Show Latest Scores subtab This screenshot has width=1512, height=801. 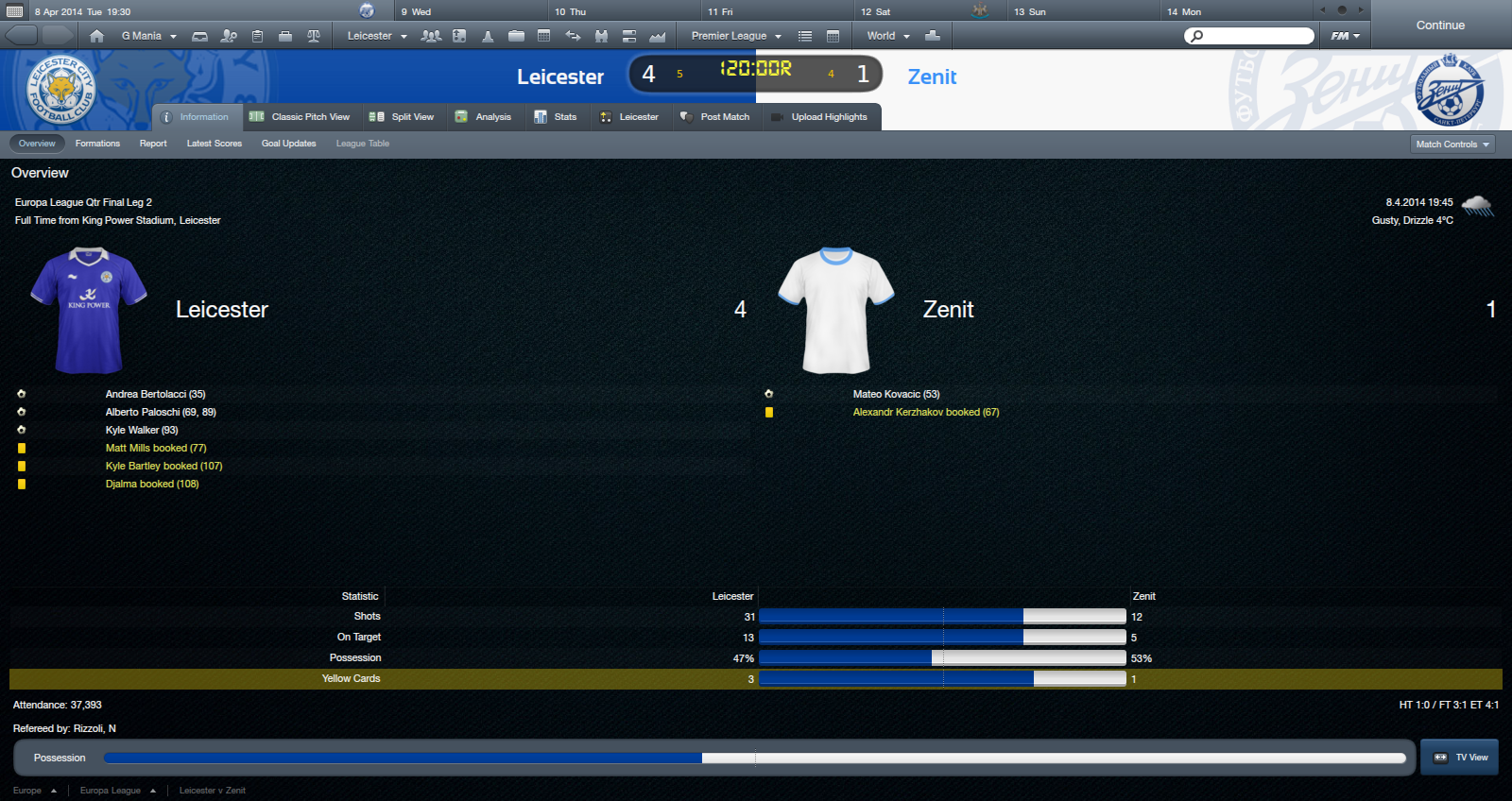(x=215, y=144)
